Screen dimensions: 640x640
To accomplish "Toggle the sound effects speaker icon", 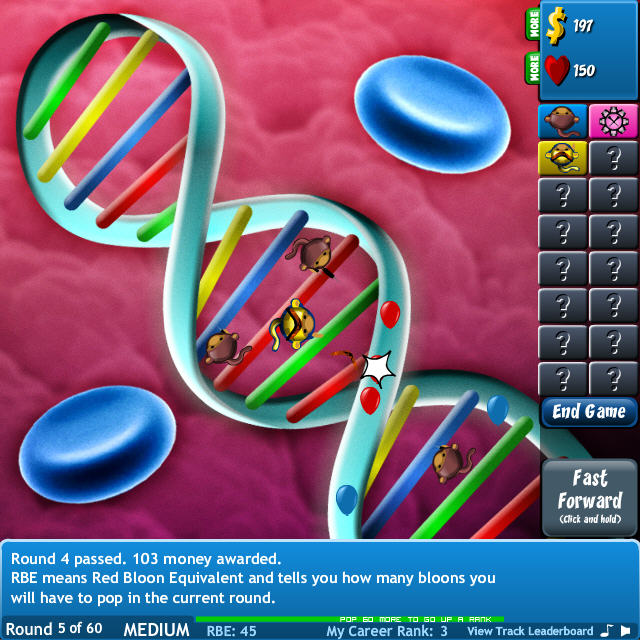I will 629,630.
